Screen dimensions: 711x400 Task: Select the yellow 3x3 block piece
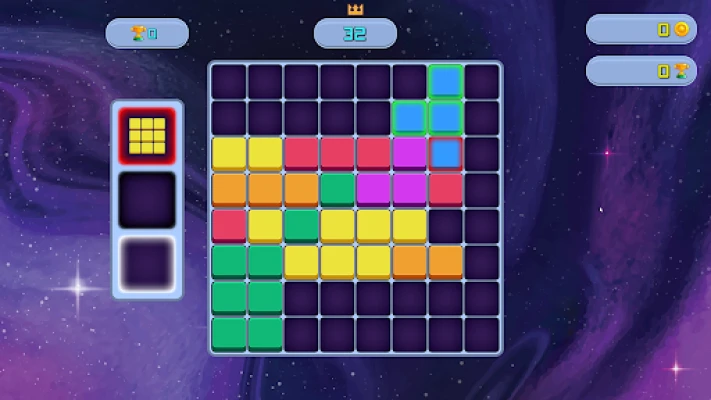click(147, 134)
